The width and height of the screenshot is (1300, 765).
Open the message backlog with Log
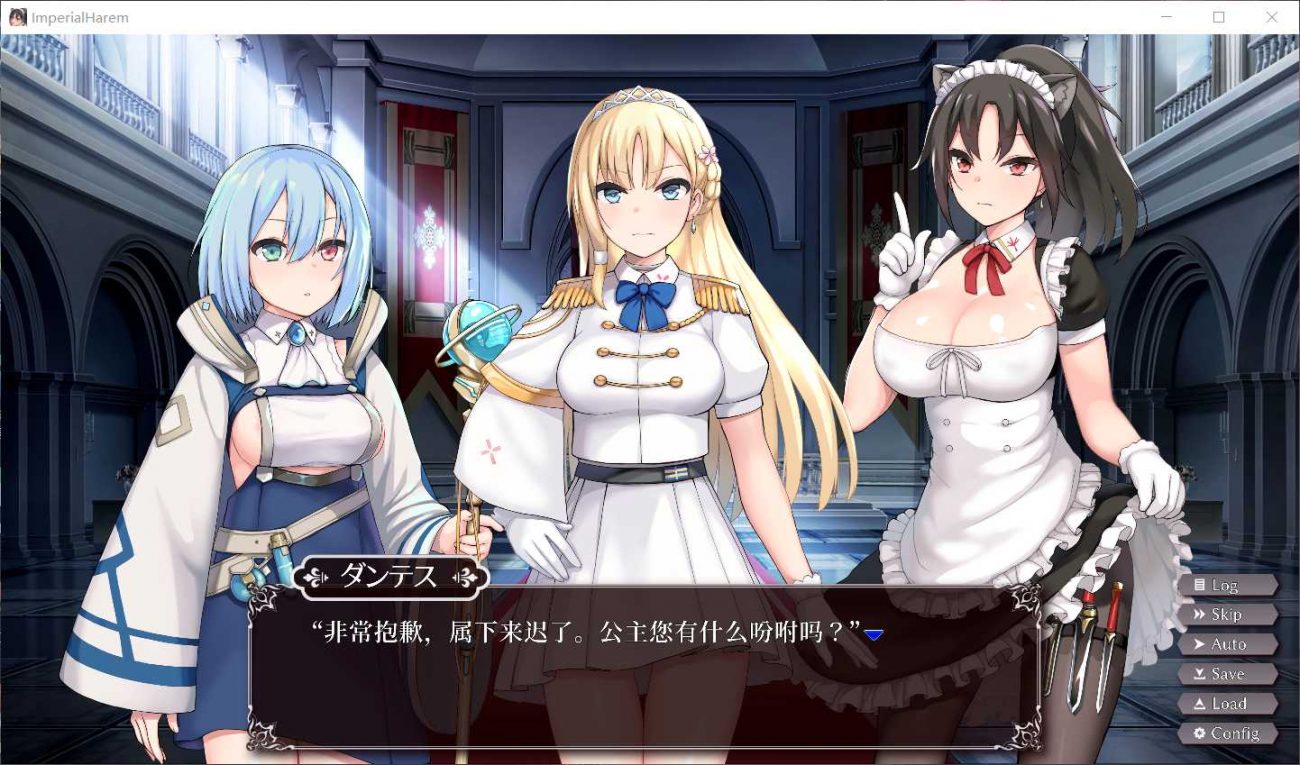pos(1230,585)
